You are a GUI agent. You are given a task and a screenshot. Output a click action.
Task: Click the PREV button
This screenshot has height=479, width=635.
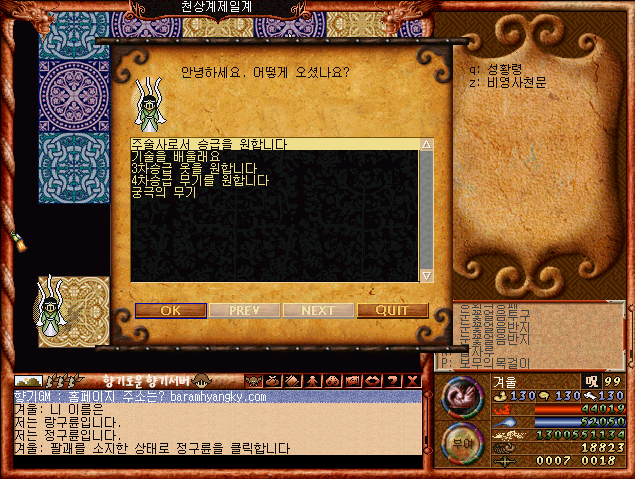[244, 310]
